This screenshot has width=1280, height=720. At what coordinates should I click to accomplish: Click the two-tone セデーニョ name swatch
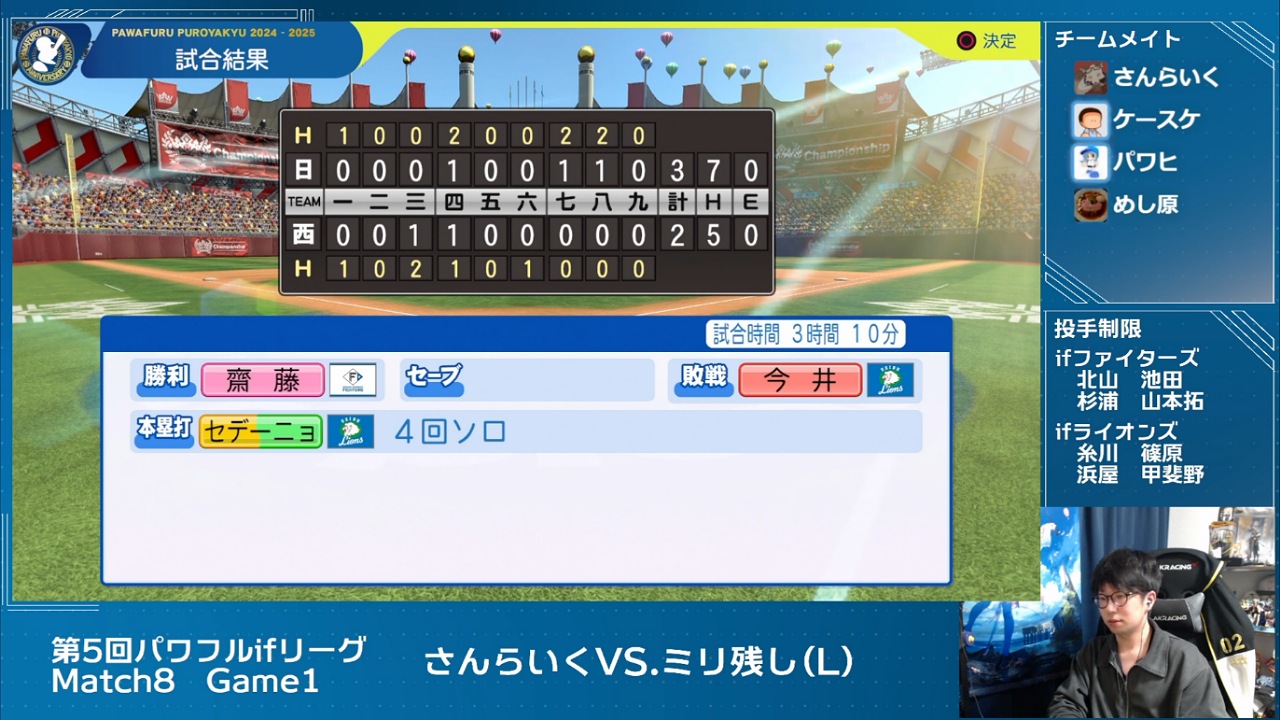pos(261,433)
